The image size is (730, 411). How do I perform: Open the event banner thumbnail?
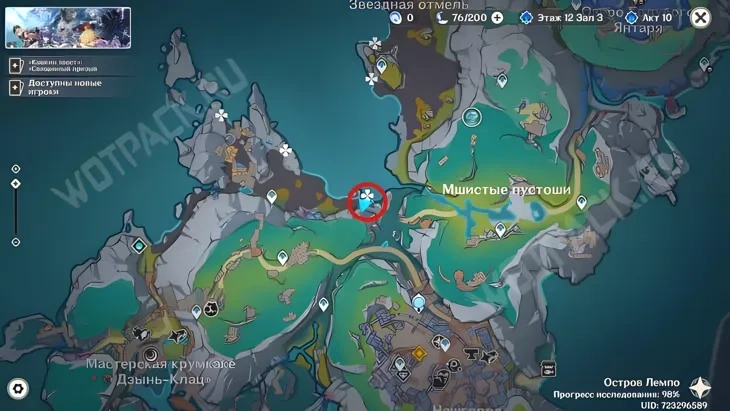(x=67, y=28)
